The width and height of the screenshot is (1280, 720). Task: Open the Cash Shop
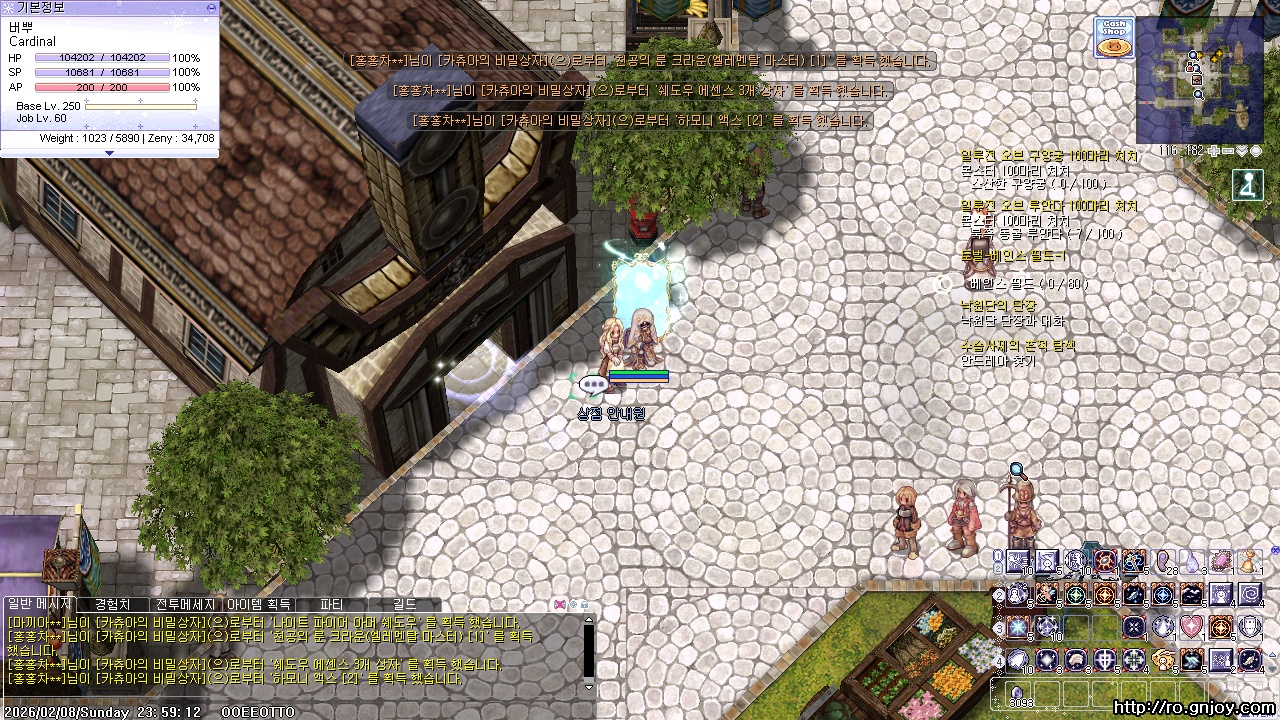1114,38
